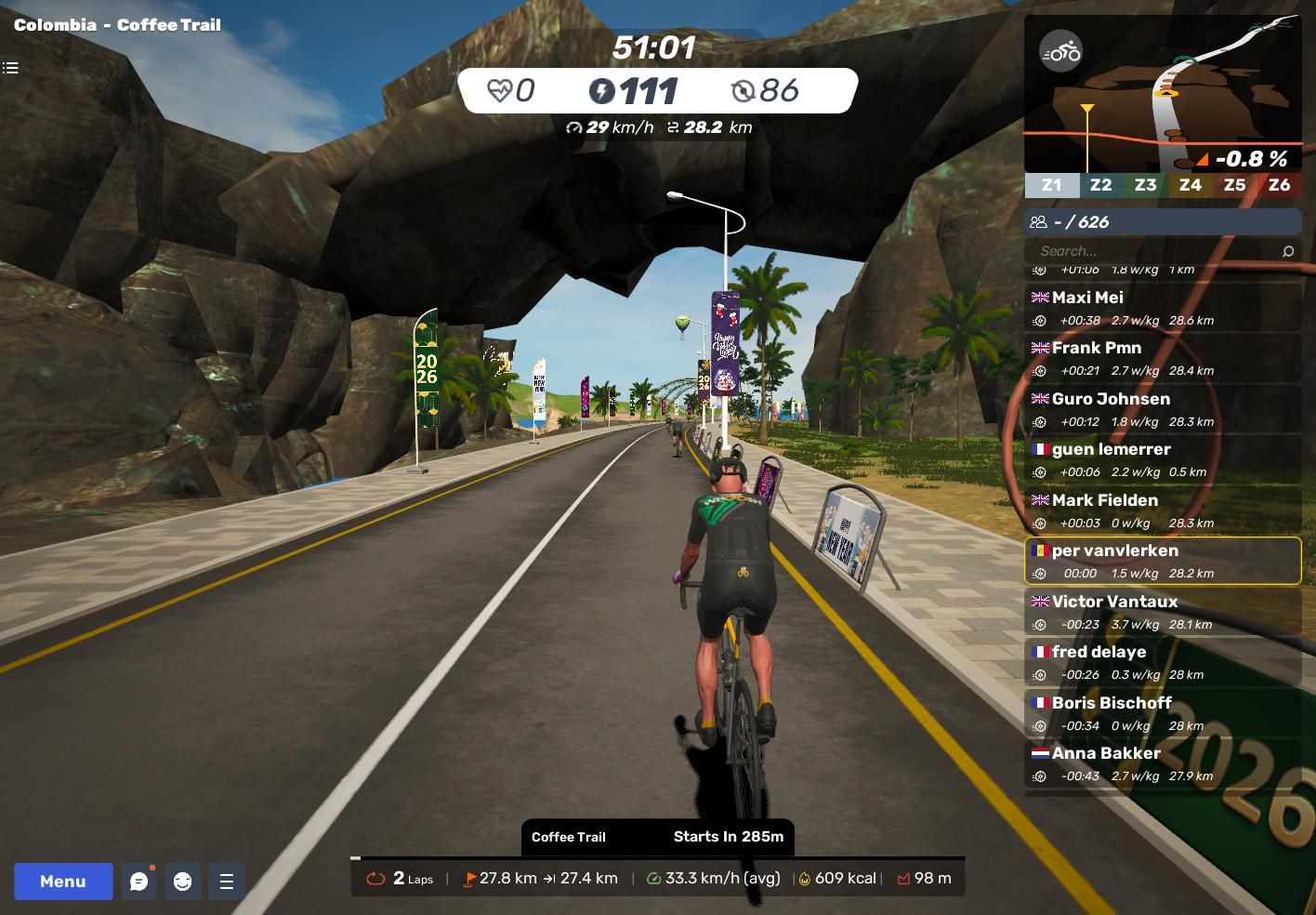Image resolution: width=1316 pixels, height=915 pixels.
Task: Select Maxi Mei in the rider list
Action: point(1162,308)
